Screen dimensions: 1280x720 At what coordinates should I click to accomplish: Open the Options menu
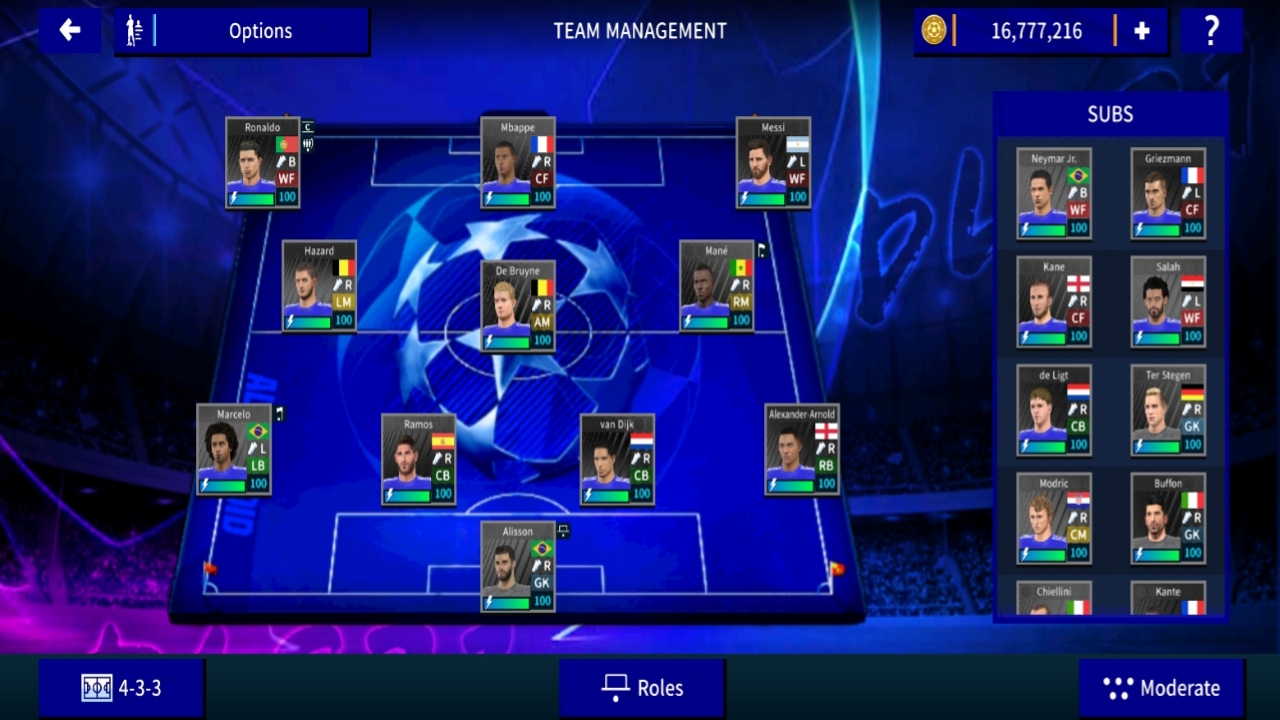click(260, 31)
